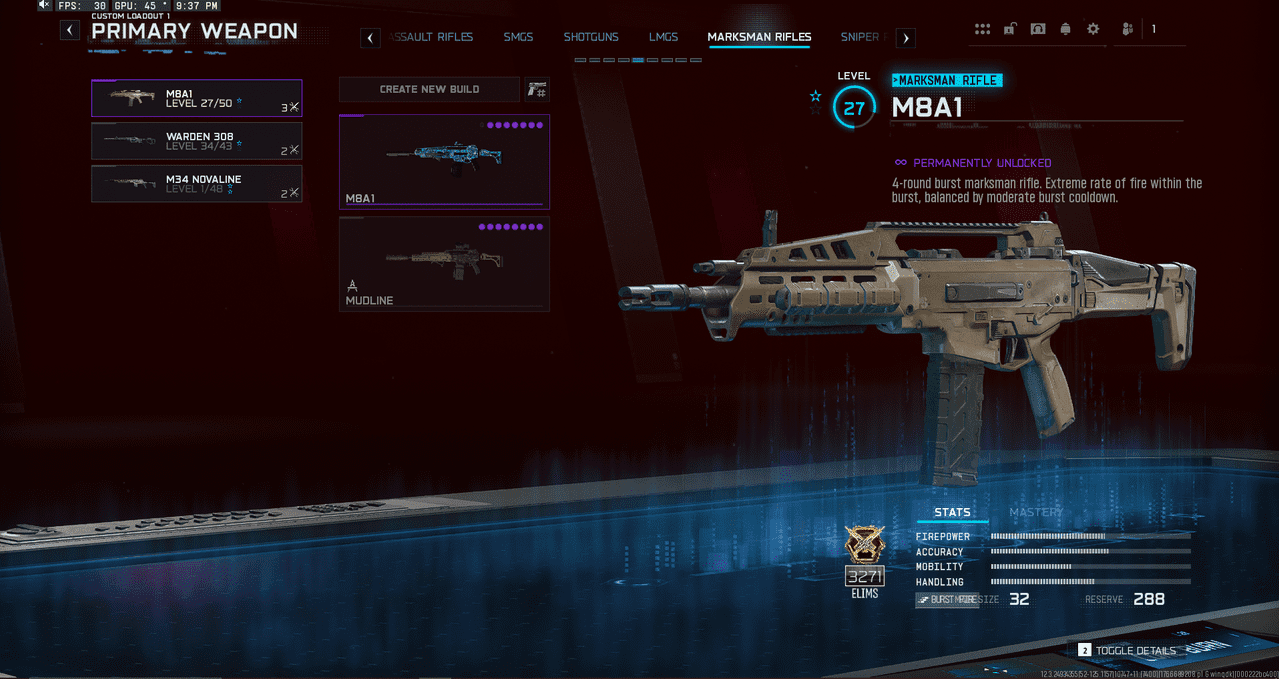Select the M8A1 weapon in the list

tap(196, 98)
